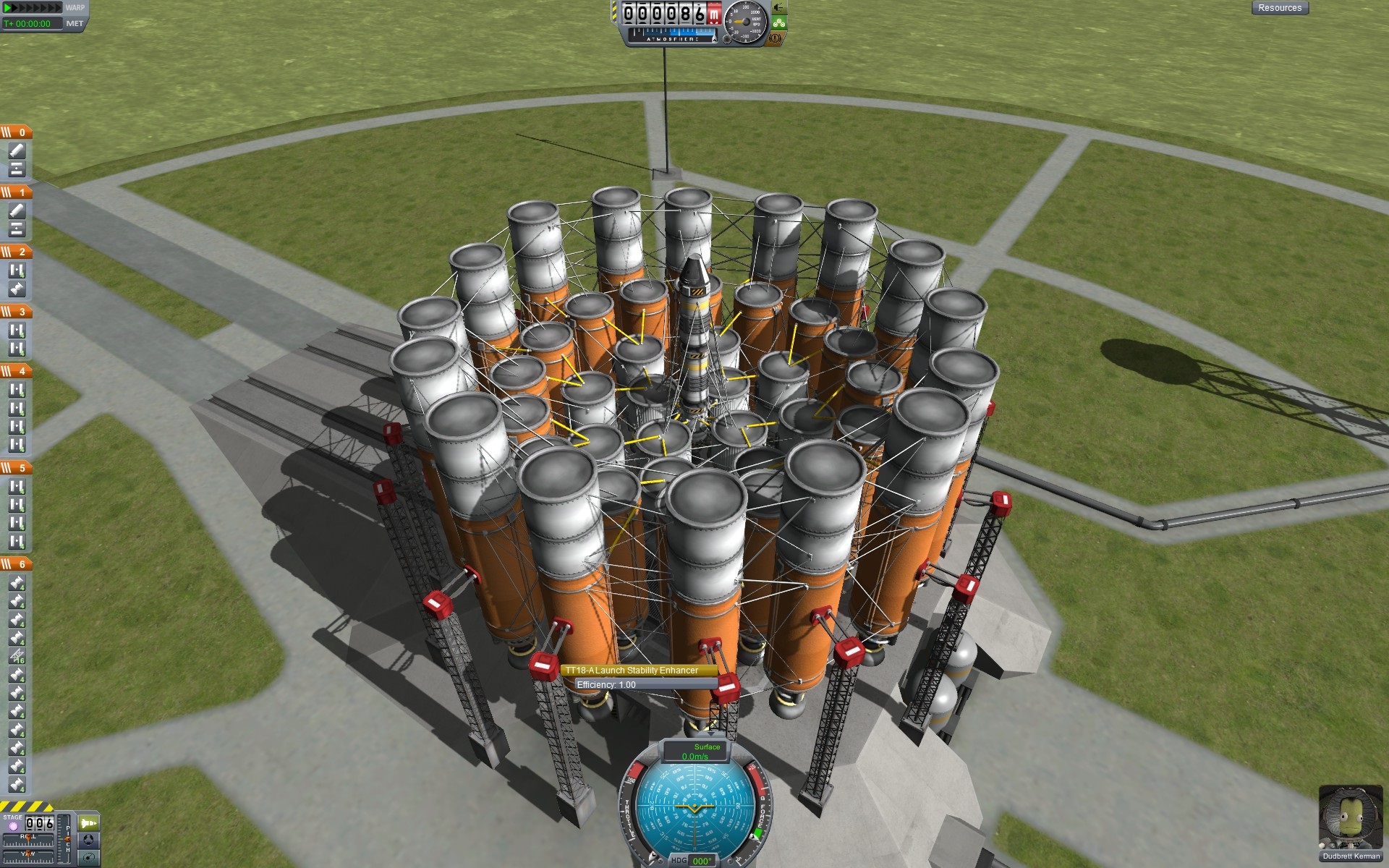Switch to docking mode control button

(x=88, y=840)
